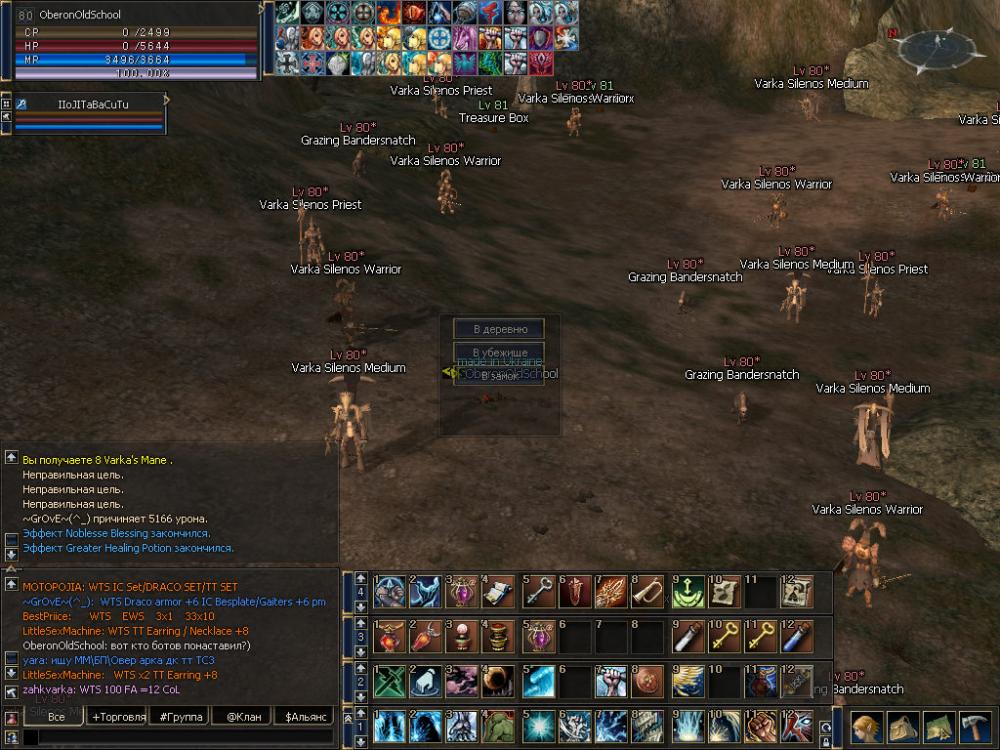Use the trumpet horn item in hotbar 4
Image resolution: width=1000 pixels, height=750 pixels.
point(645,592)
